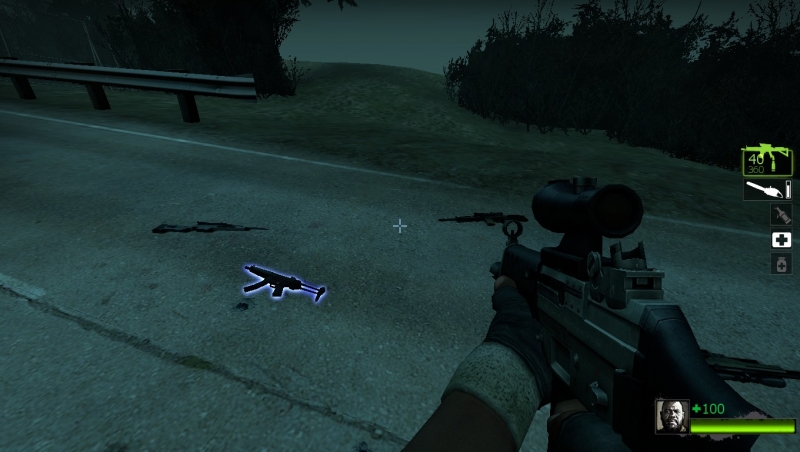Select the first aid kit slot
The image size is (800, 452).
click(x=781, y=239)
